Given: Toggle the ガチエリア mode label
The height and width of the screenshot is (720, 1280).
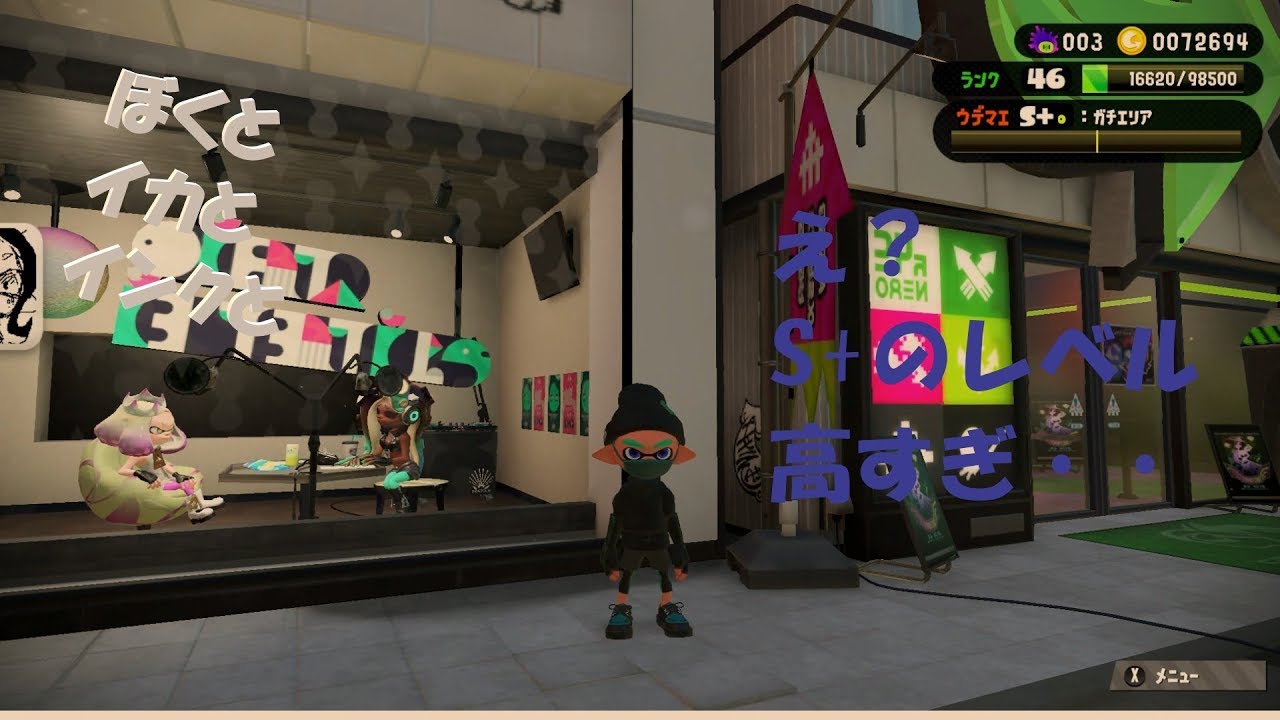Looking at the screenshot, I should pyautogui.click(x=1122, y=115).
